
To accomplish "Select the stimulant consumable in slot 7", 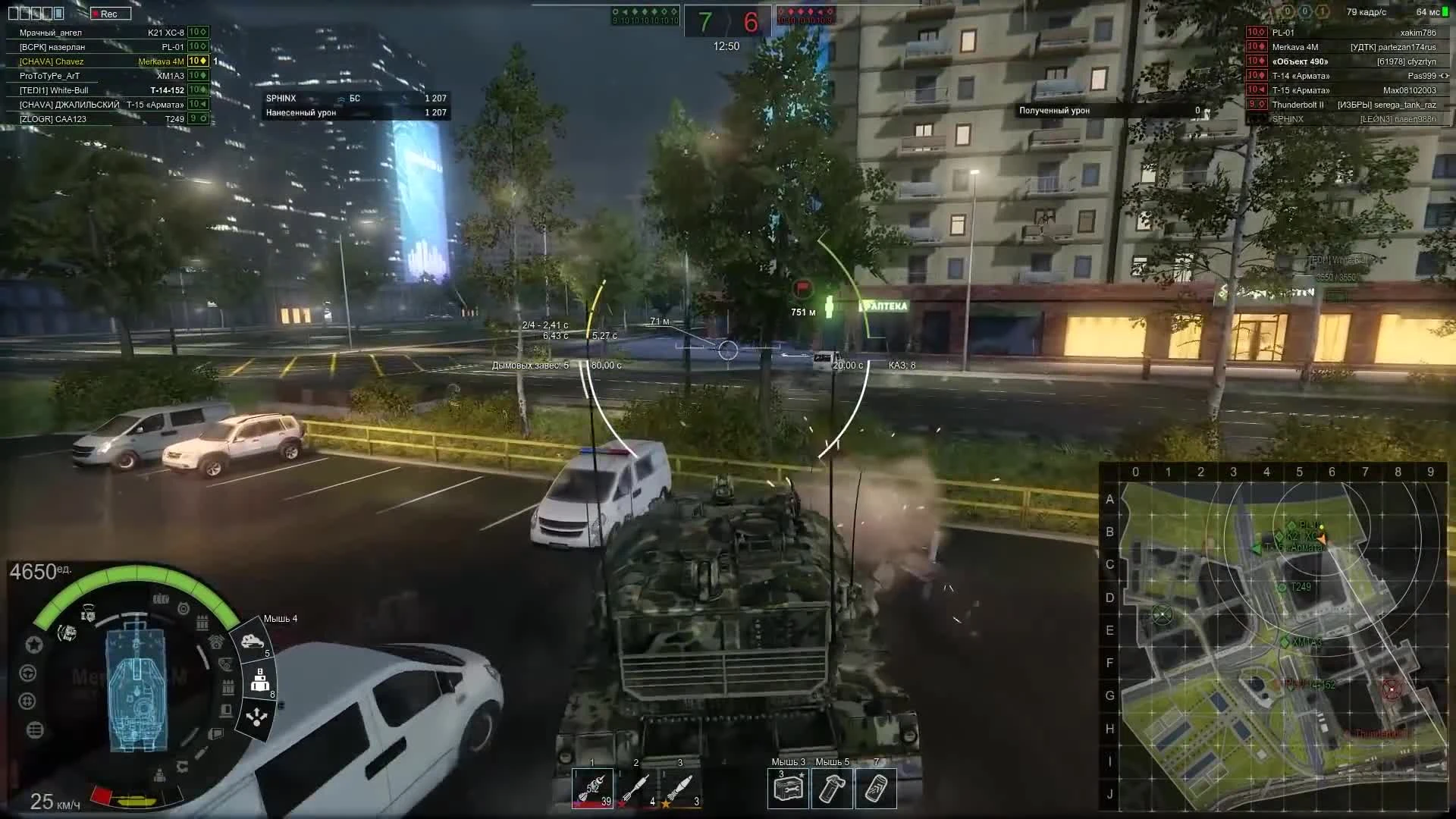I will click(876, 789).
